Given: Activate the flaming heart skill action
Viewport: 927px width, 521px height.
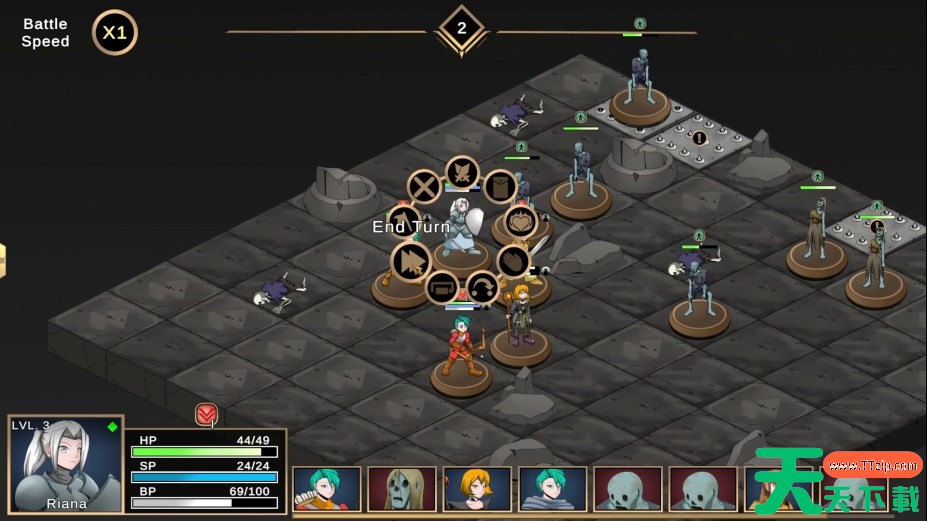Looking at the screenshot, I should [x=519, y=222].
